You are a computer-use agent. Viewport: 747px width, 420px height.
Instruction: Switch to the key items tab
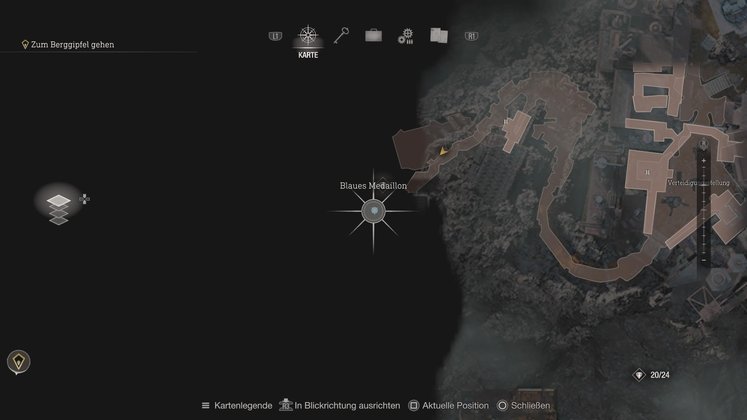[x=341, y=36]
